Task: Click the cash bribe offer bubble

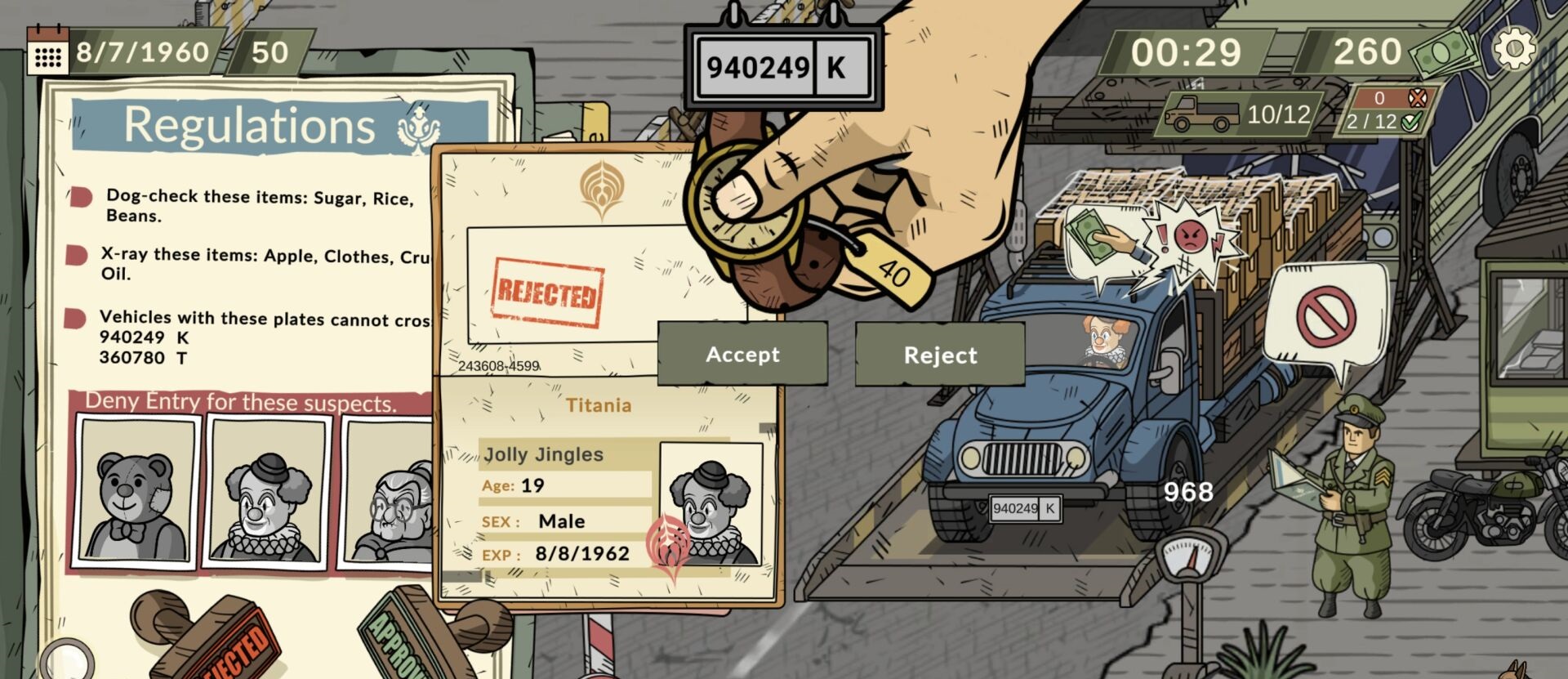Action: tap(1101, 240)
